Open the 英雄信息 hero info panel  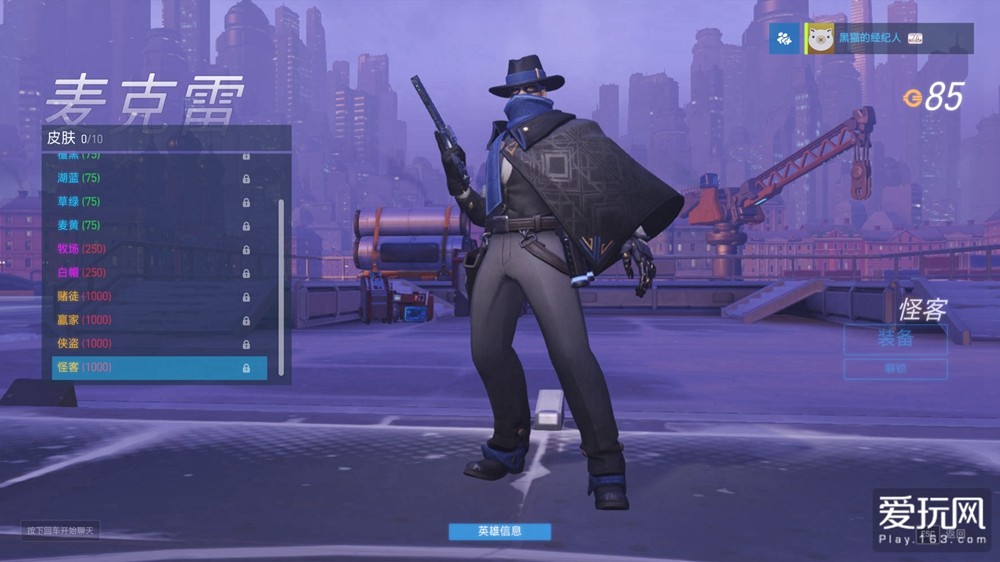[499, 531]
